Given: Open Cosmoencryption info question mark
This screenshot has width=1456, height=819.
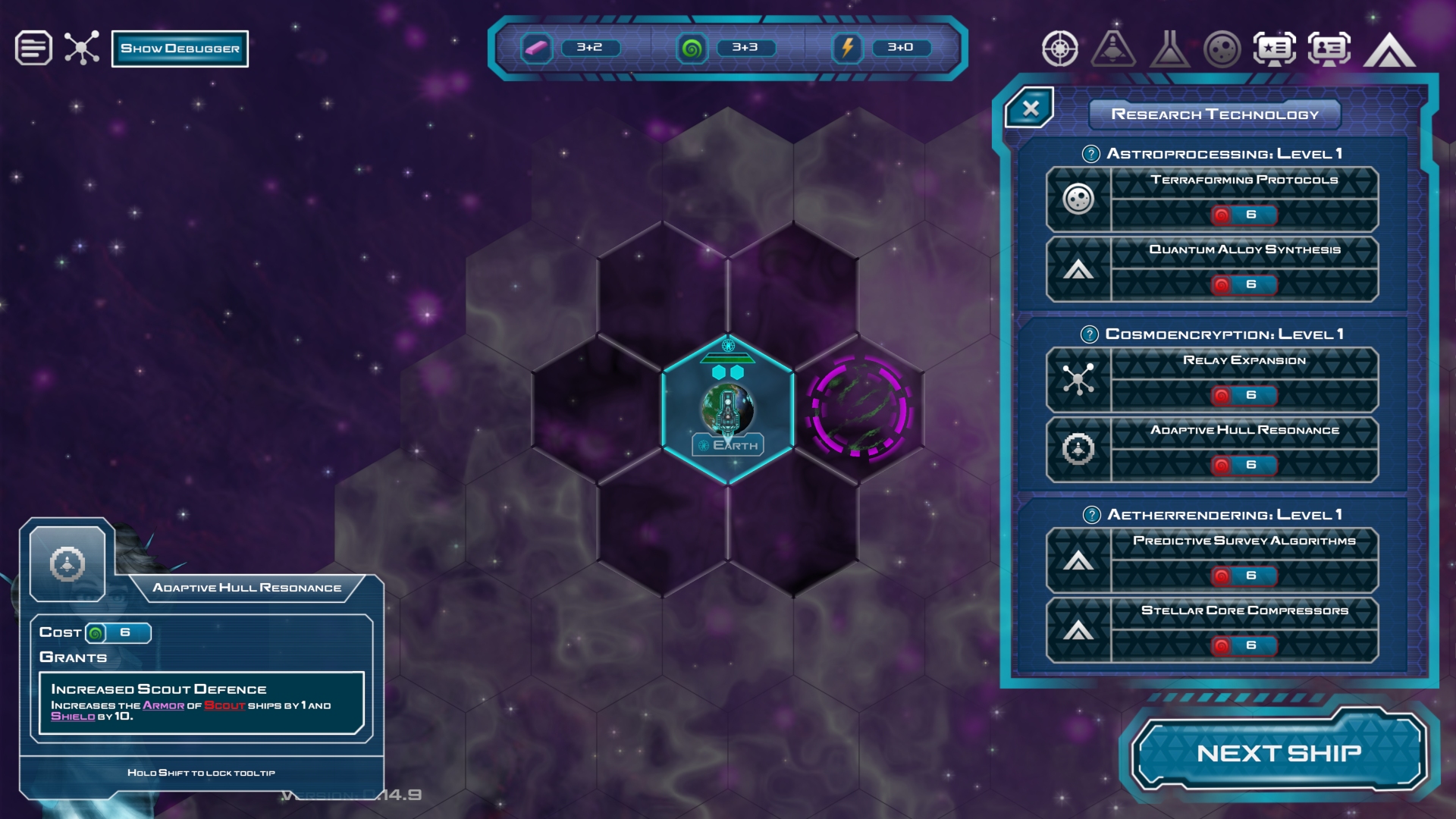Looking at the screenshot, I should click(1089, 334).
